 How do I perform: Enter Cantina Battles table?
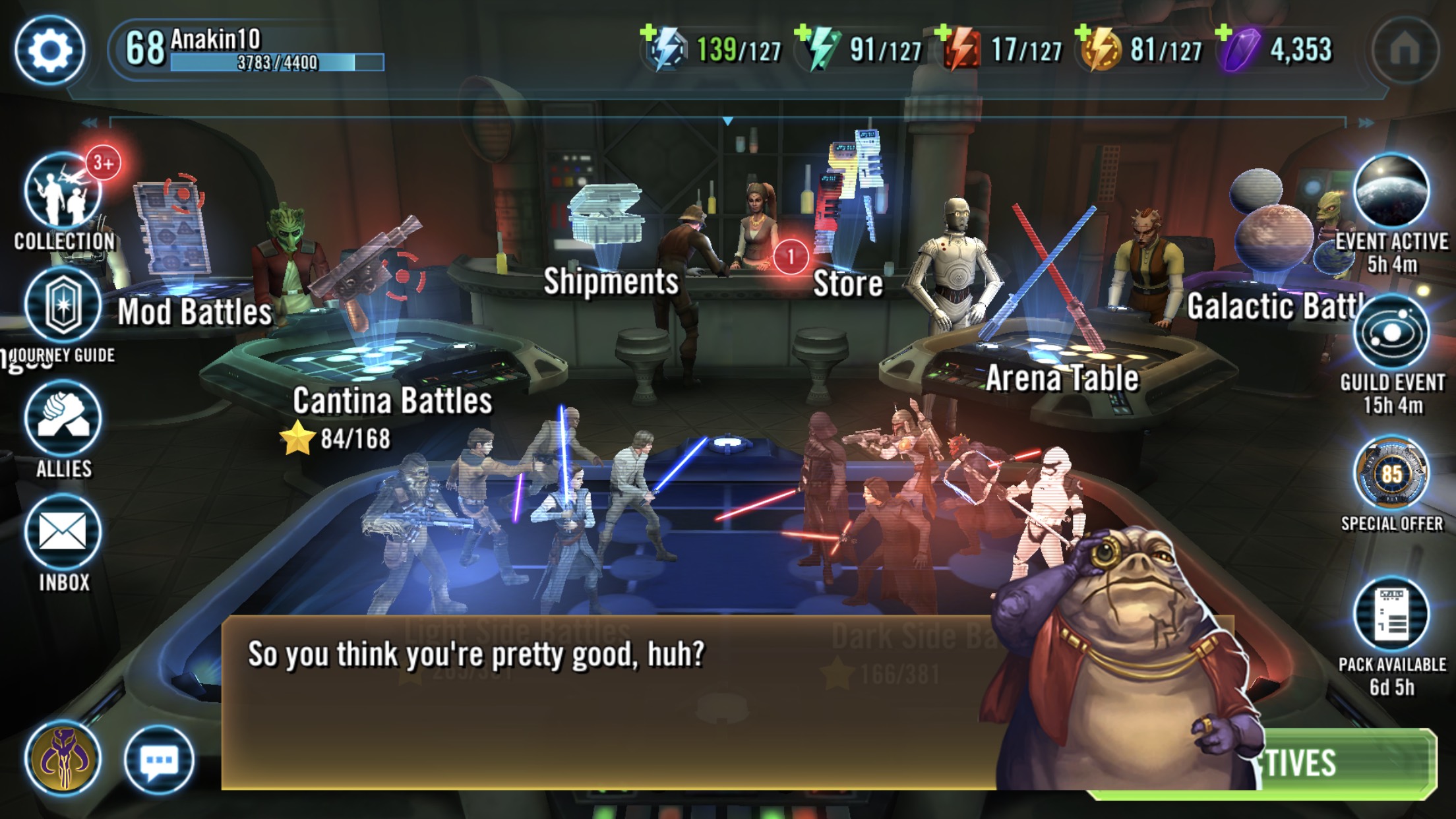coord(392,400)
